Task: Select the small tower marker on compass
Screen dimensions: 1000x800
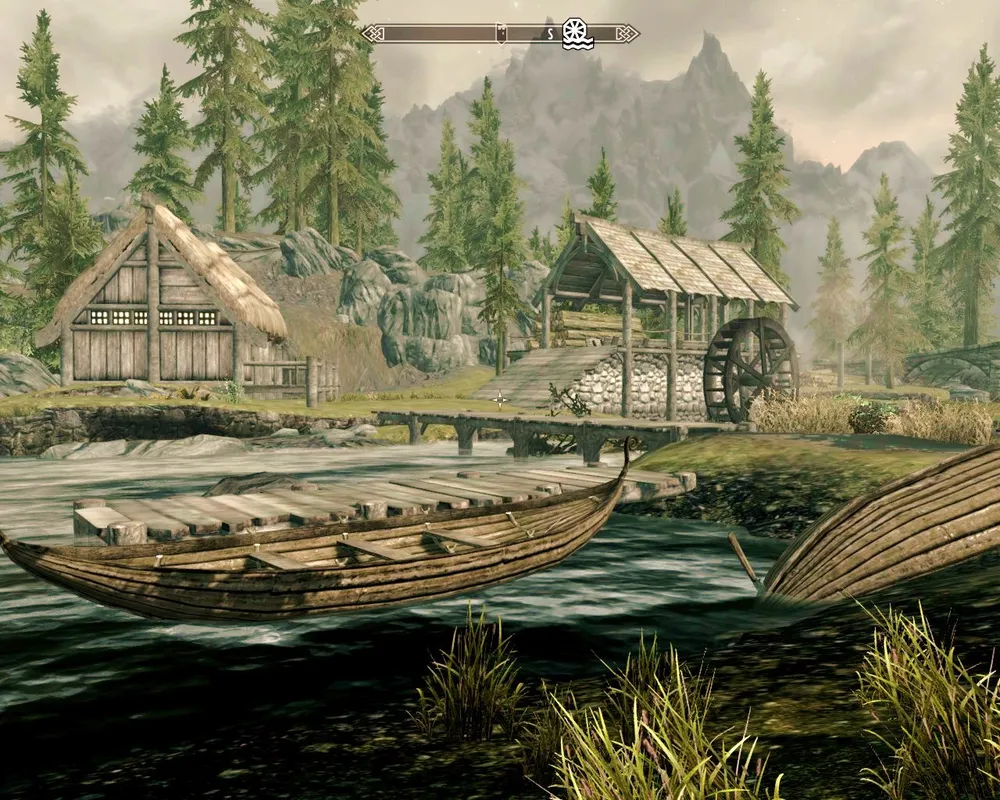Action: 502,32
